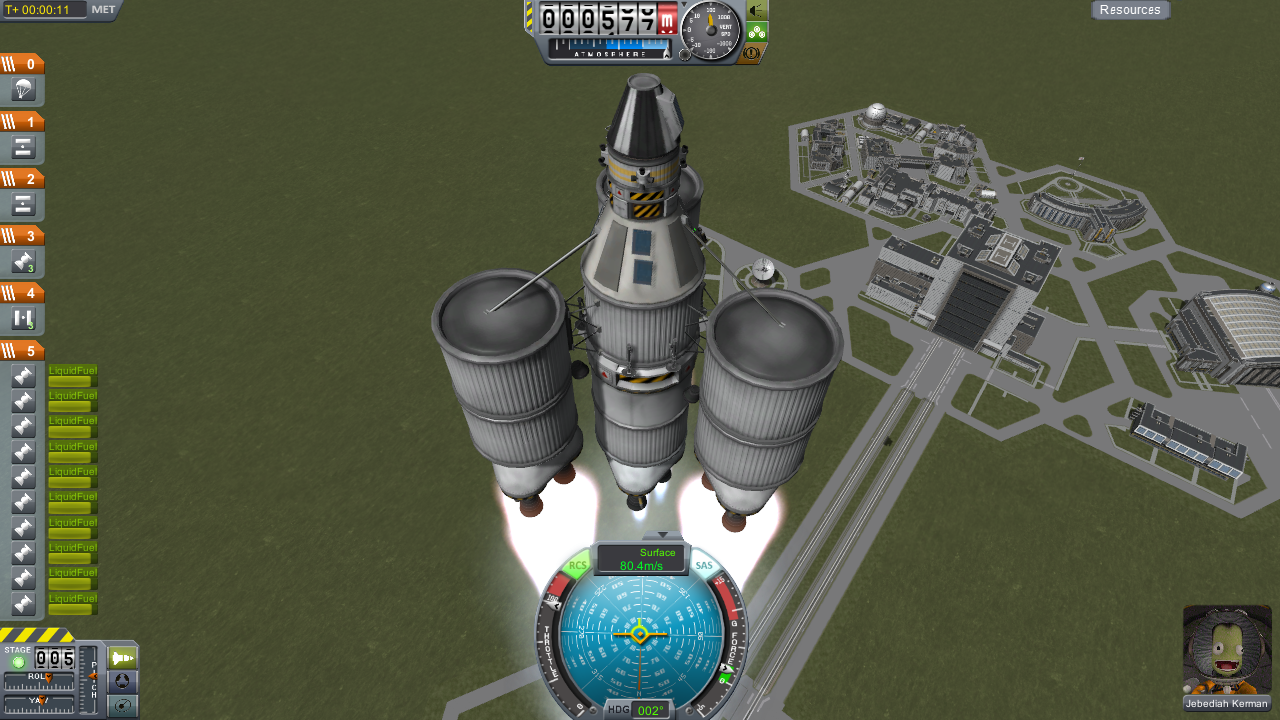
Task: Click the radial decoupler icon in stage 3
Action: [22, 262]
